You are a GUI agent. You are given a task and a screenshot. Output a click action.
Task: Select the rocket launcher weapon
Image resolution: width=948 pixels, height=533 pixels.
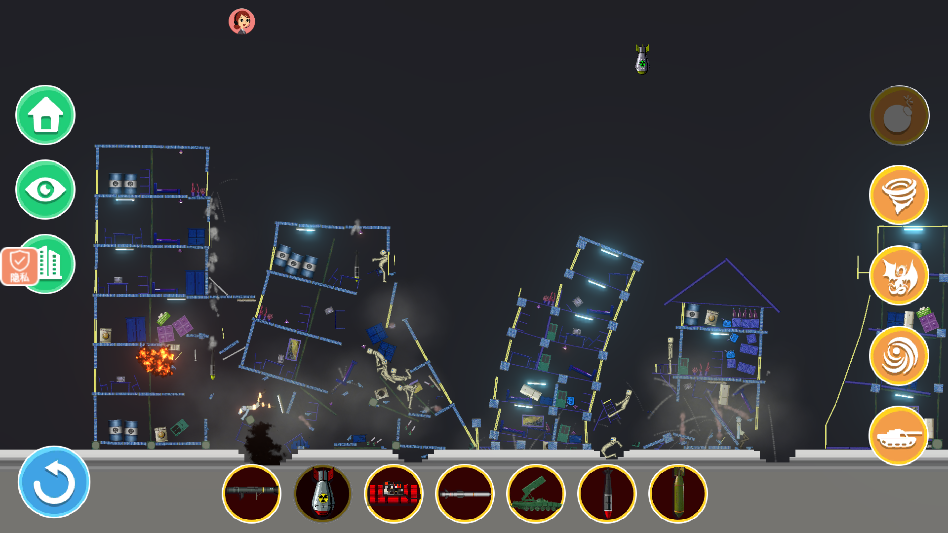[x=251, y=493]
